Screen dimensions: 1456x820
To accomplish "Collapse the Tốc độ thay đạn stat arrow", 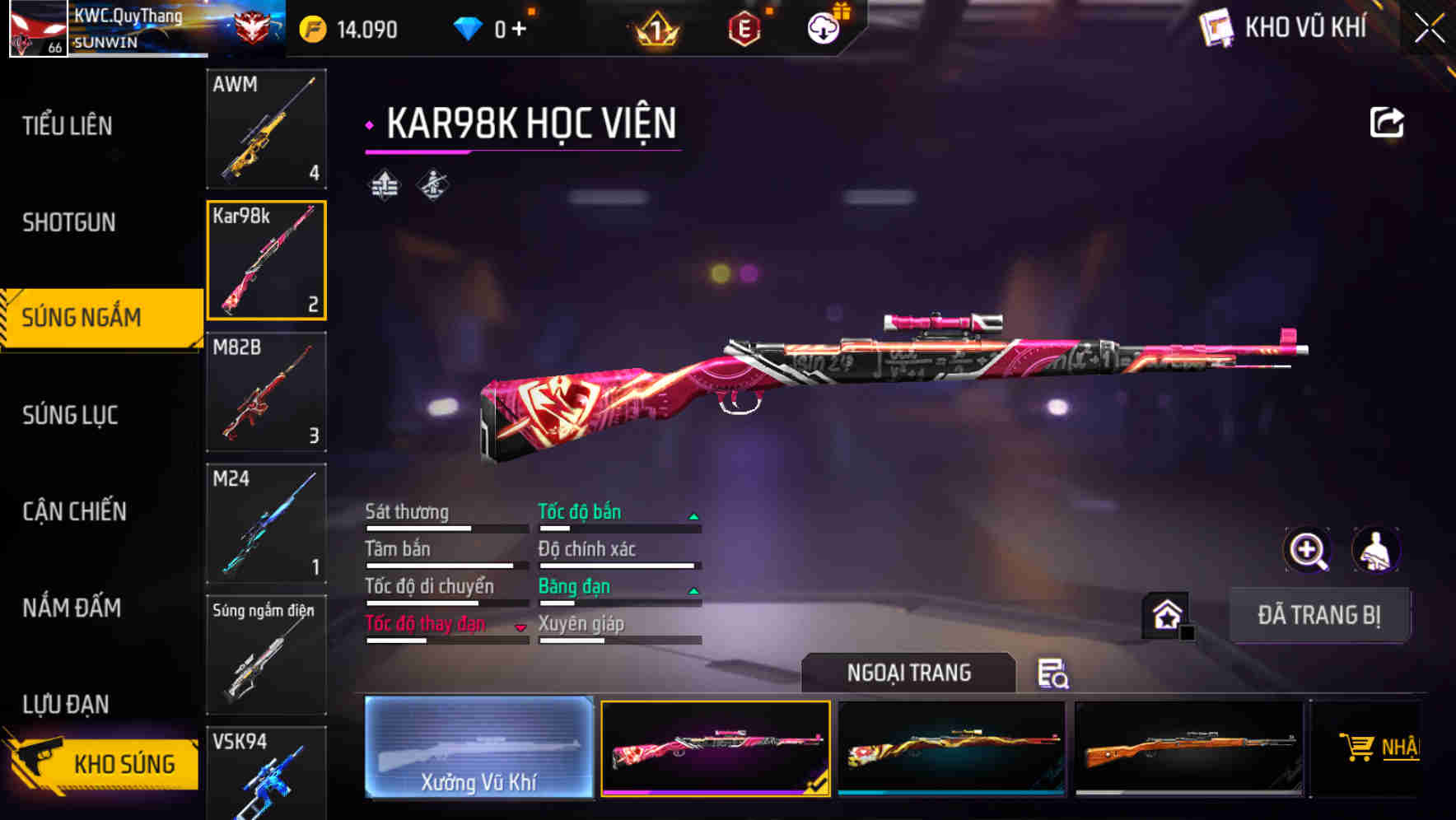I will point(521,626).
